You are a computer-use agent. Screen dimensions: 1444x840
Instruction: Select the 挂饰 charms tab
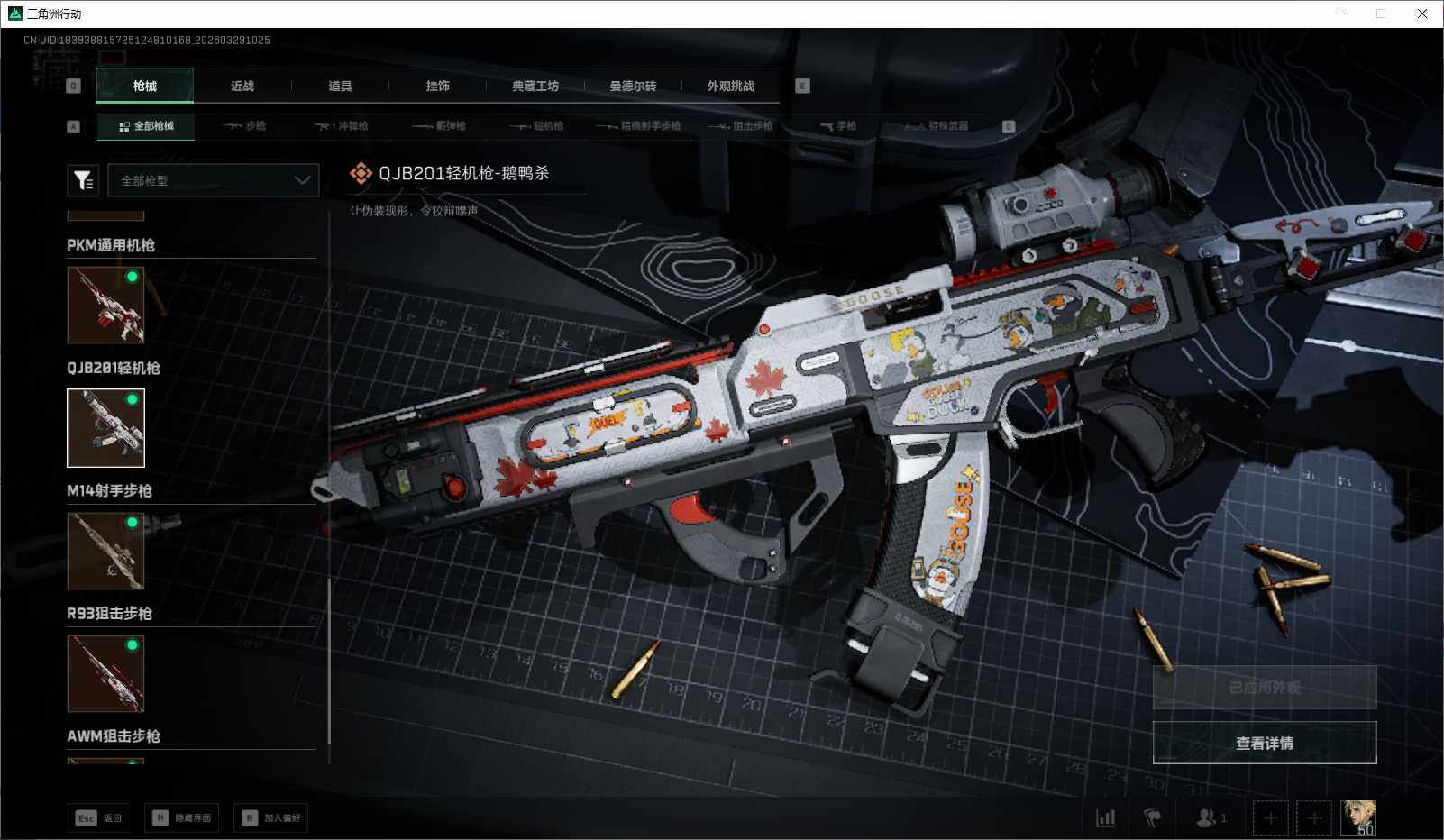437,86
